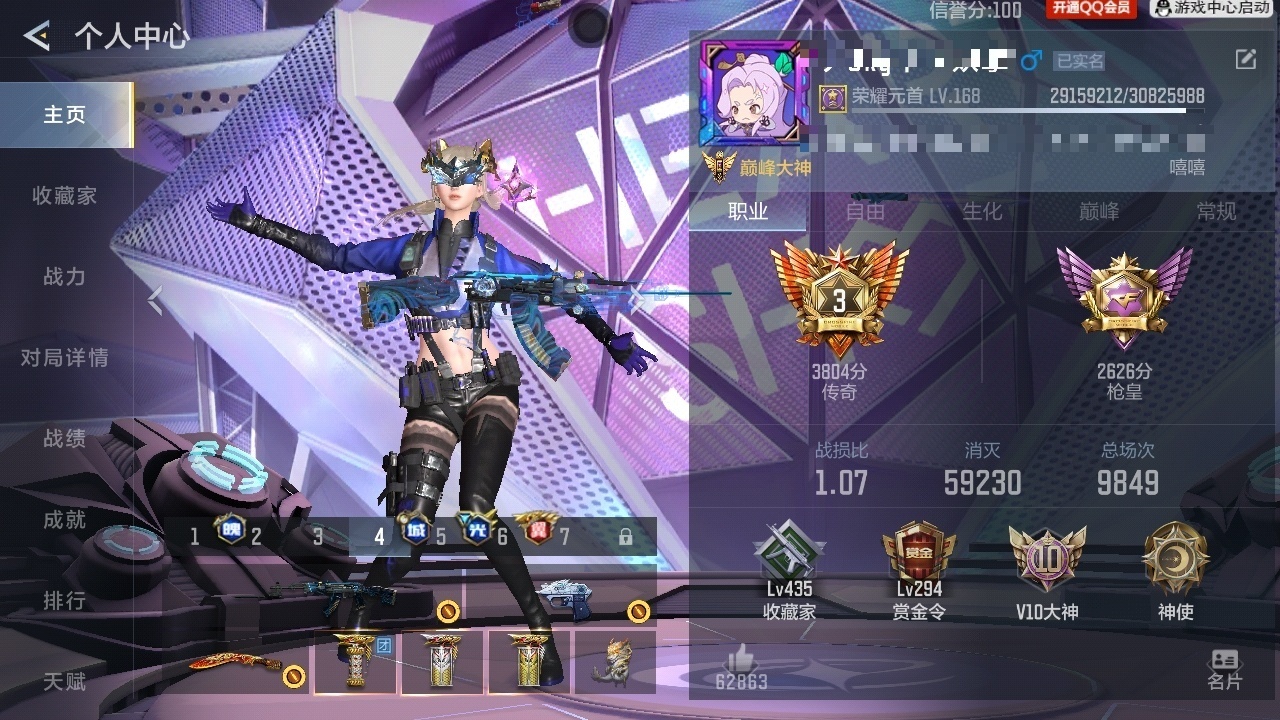Select the 战力 menu entry
This screenshot has width=1280, height=720.
(x=65, y=277)
